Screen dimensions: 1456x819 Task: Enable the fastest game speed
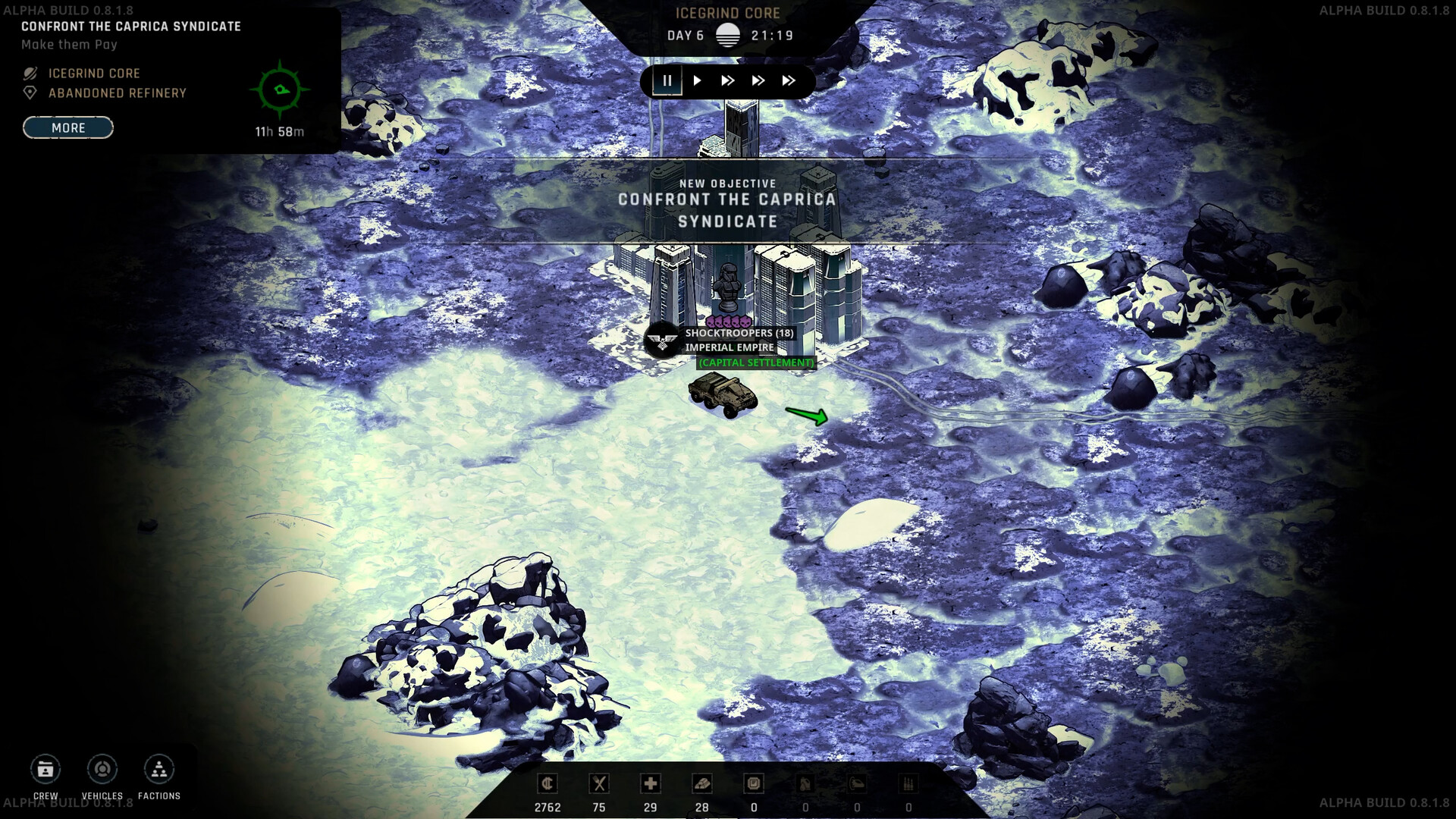coord(787,80)
